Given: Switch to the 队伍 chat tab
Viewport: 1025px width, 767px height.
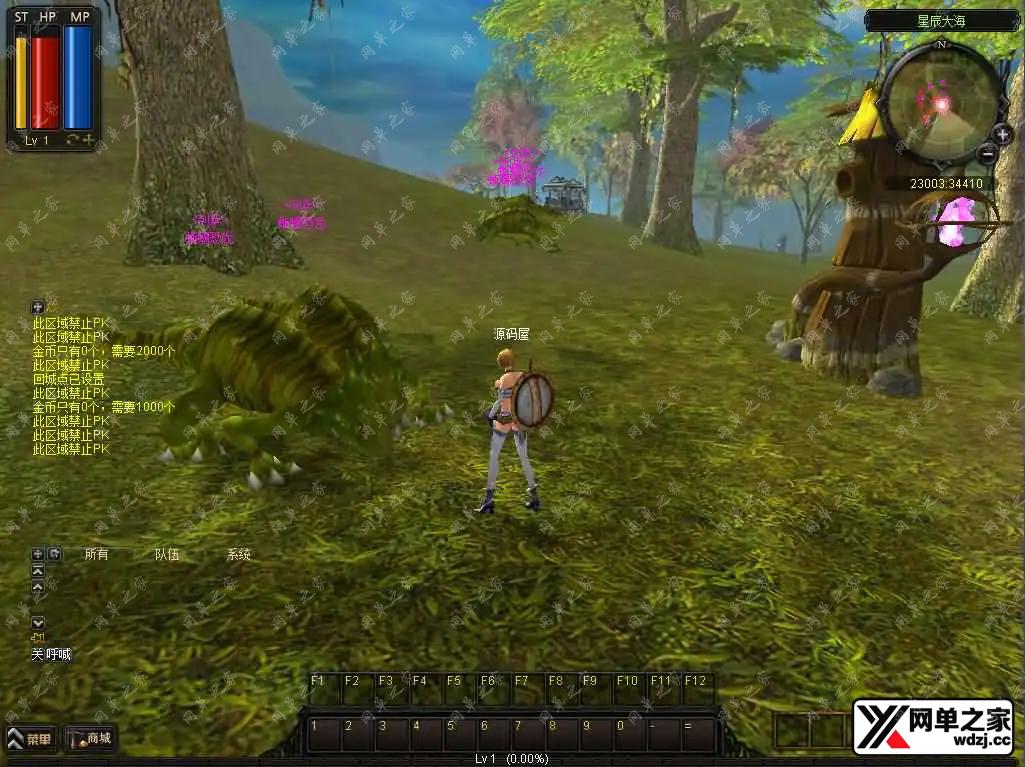Looking at the screenshot, I should (x=167, y=554).
